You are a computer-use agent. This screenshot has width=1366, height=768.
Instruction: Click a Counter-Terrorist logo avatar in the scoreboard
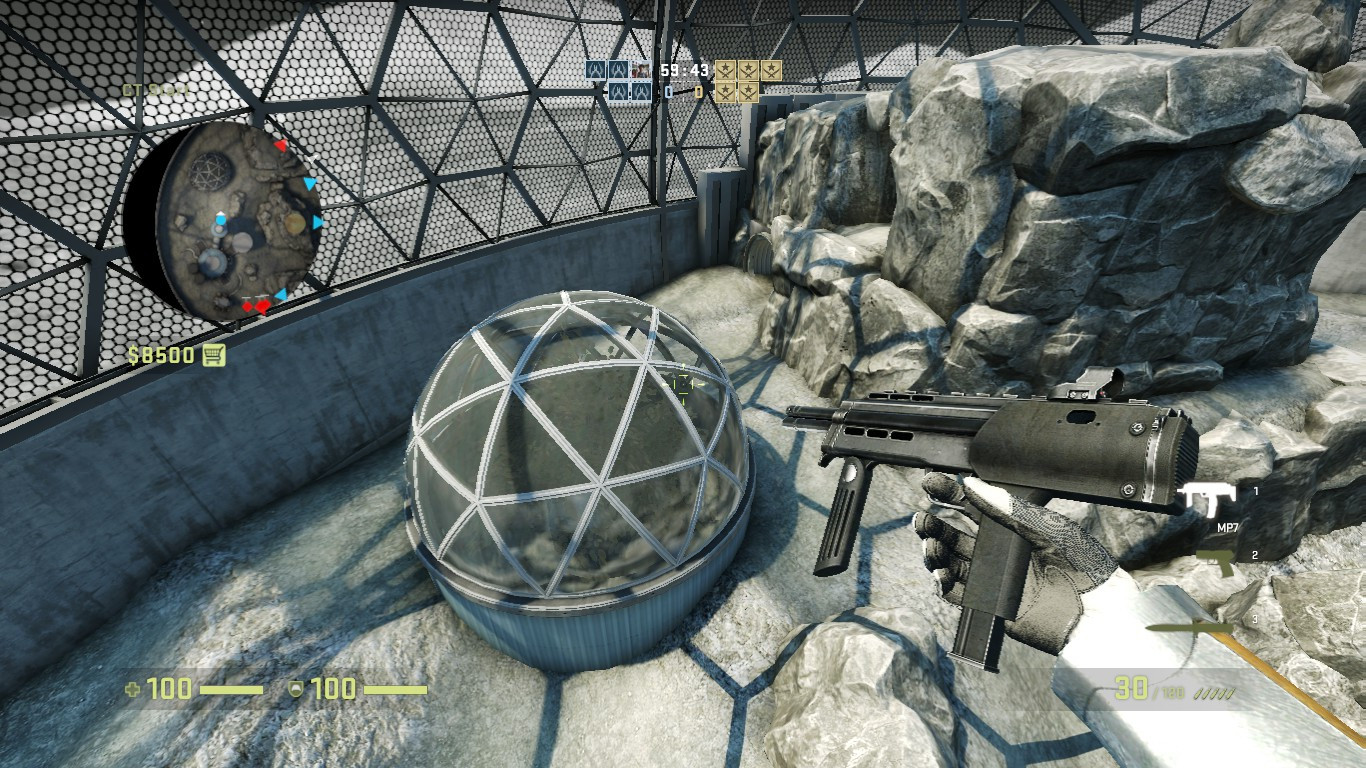coord(595,68)
